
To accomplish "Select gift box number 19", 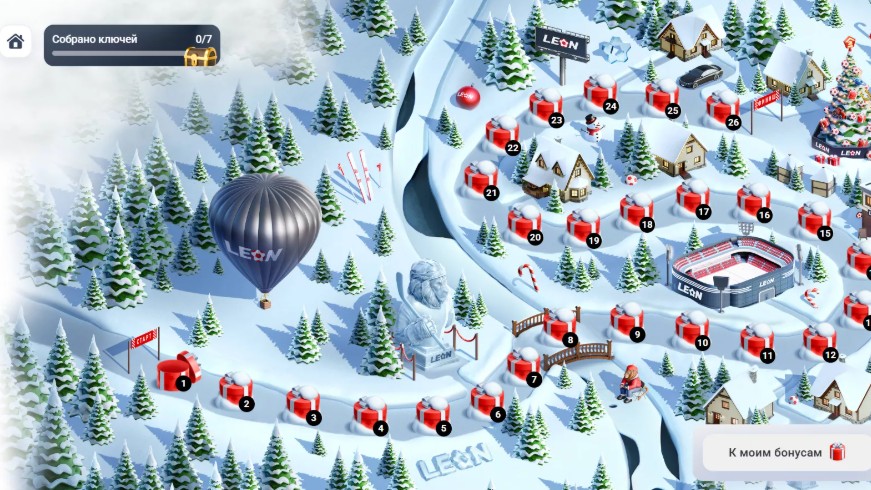I will (x=583, y=226).
